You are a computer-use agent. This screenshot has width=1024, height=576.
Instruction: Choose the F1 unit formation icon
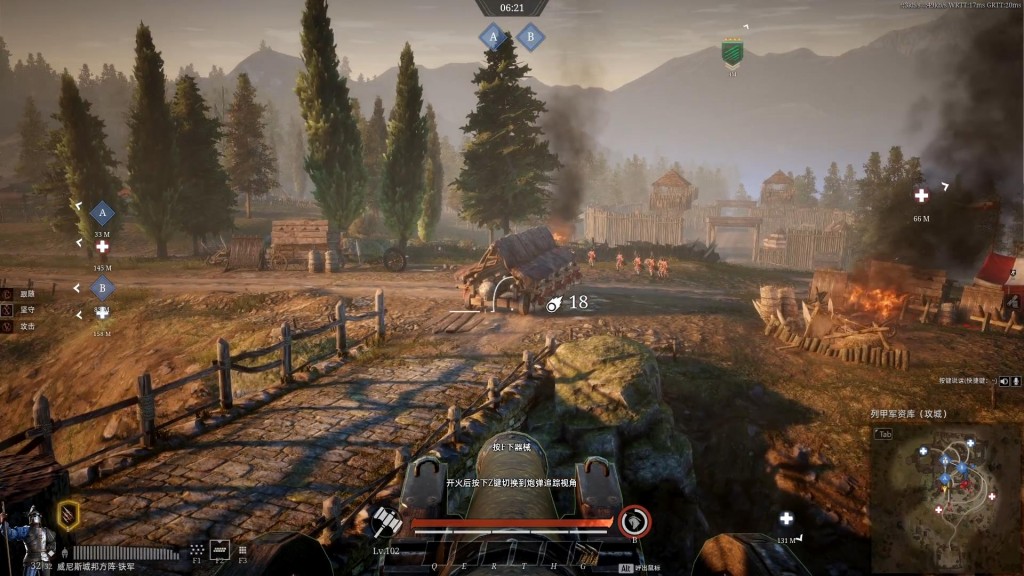pos(197,549)
